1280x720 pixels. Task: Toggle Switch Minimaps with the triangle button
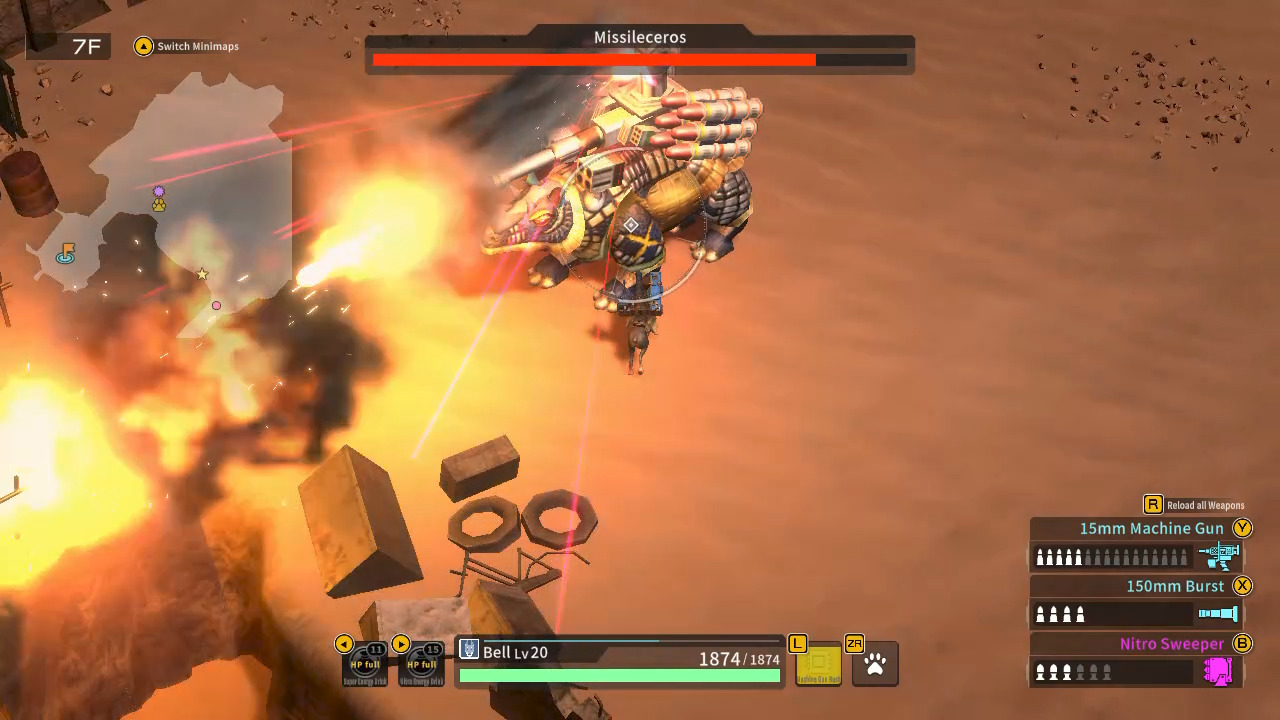click(143, 46)
